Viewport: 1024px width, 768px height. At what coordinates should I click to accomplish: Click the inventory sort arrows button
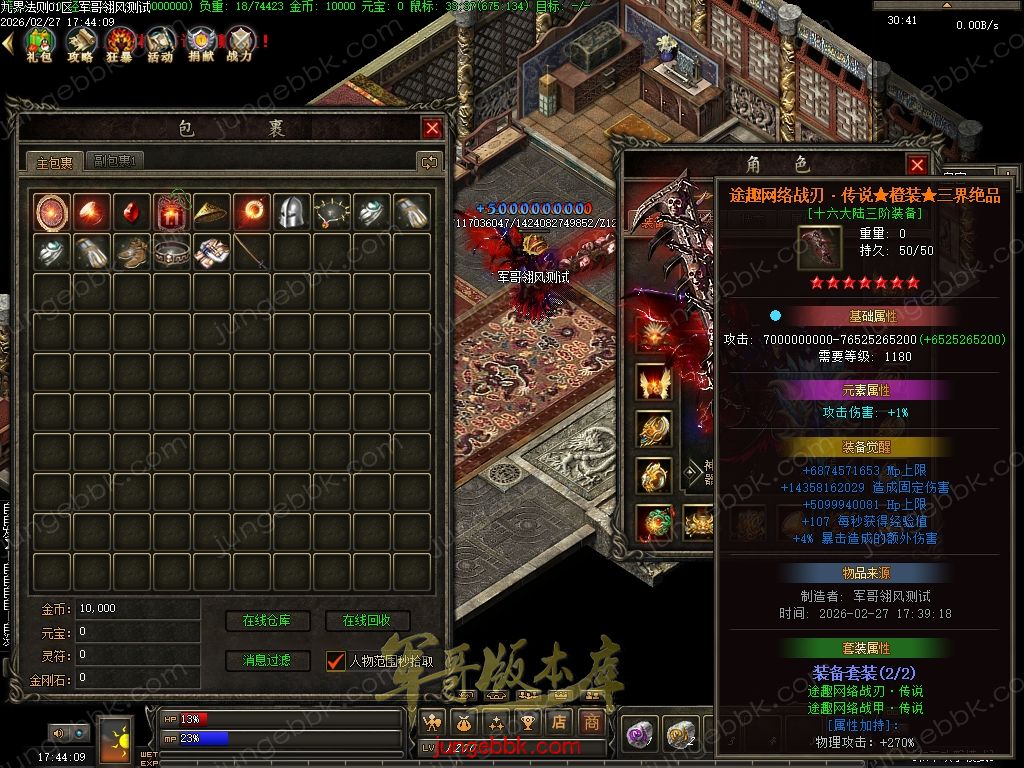click(429, 161)
